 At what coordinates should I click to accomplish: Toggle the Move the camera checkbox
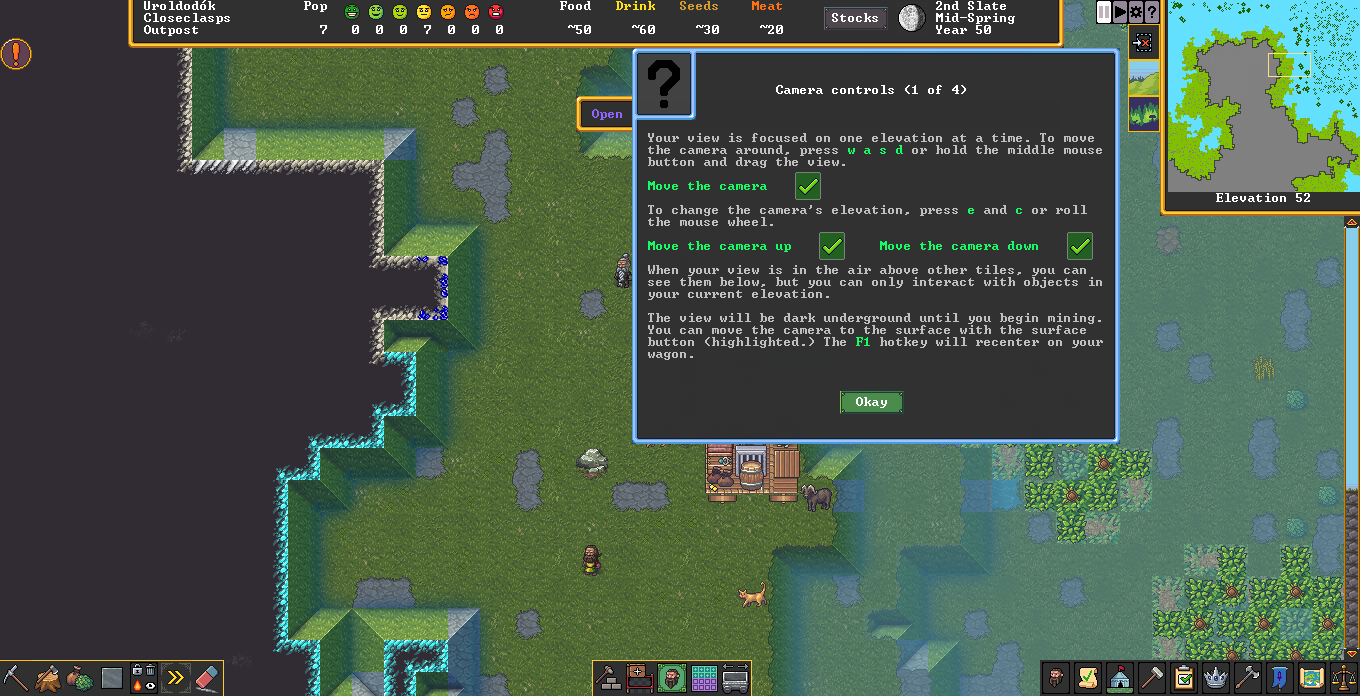pos(808,186)
